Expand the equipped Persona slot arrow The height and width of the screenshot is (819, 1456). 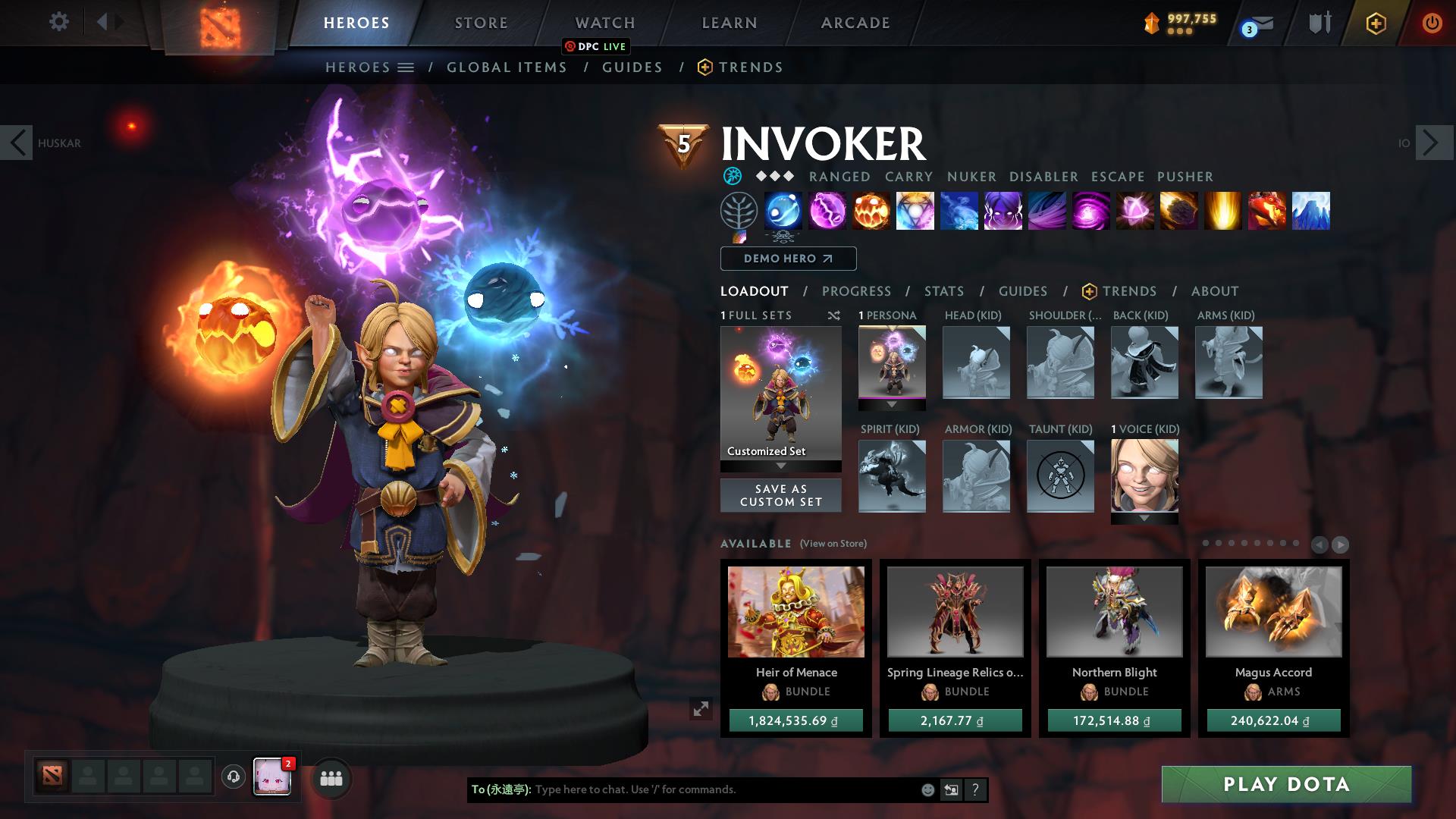coord(892,403)
